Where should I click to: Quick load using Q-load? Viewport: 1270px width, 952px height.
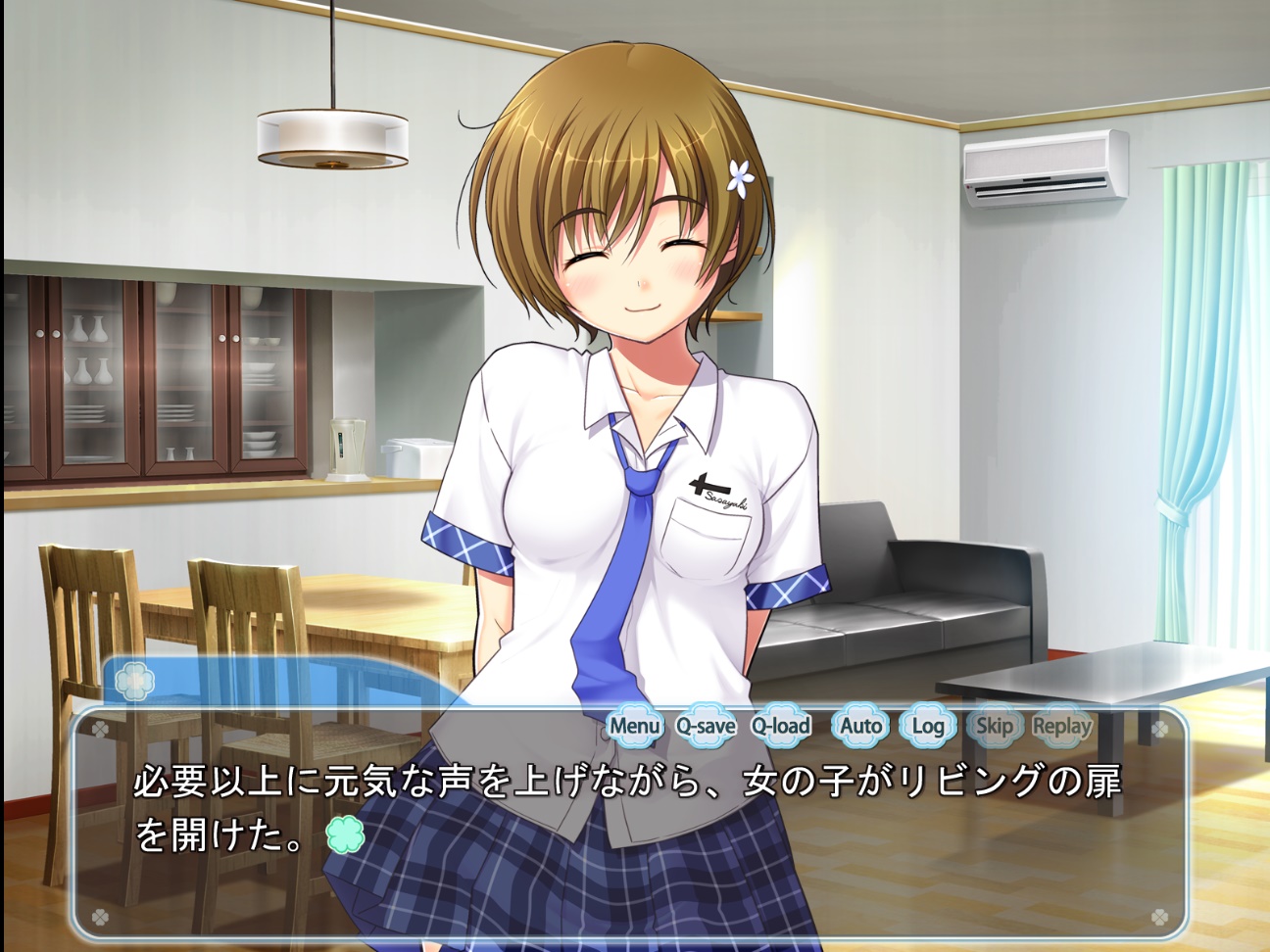coord(781,726)
